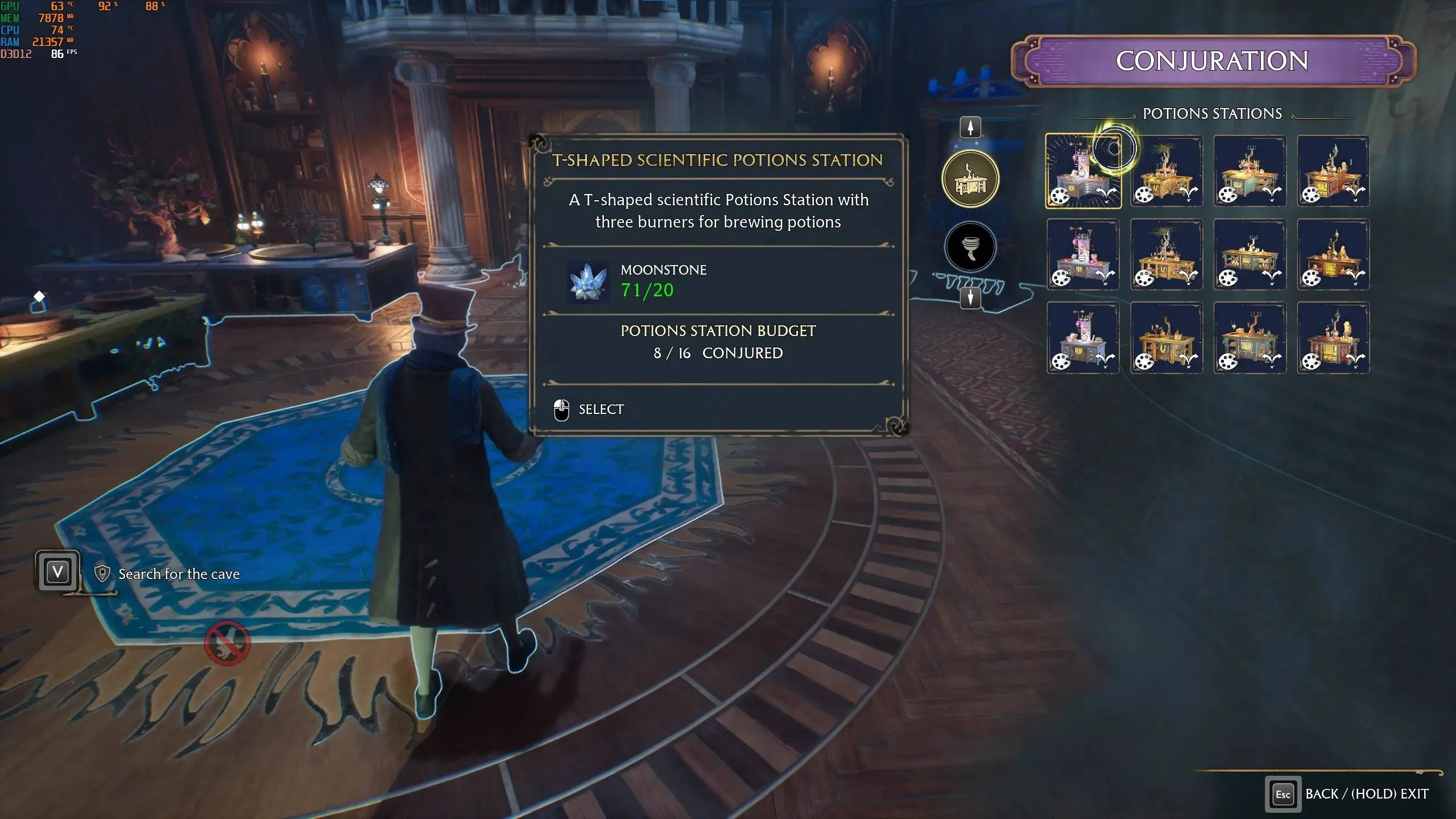The height and width of the screenshot is (819, 1456).
Task: Pick the T-shaped teal potions station
Action: click(1250, 171)
